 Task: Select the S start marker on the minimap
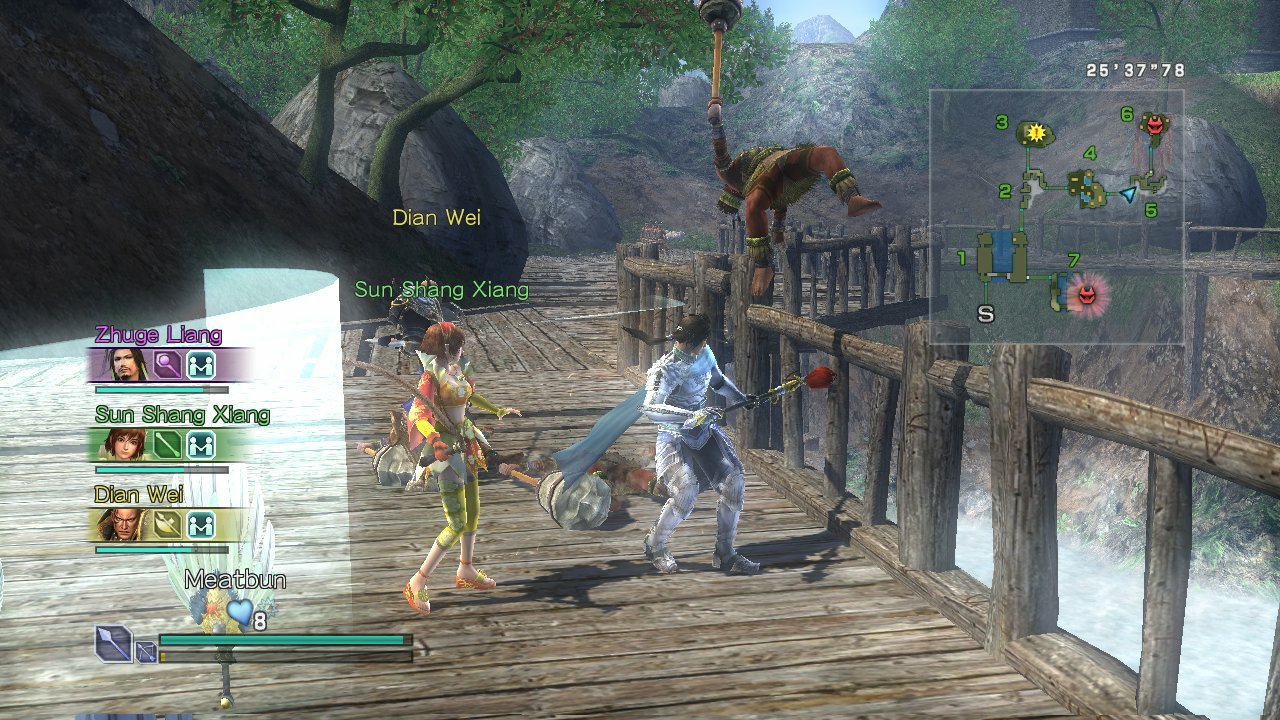tap(986, 314)
